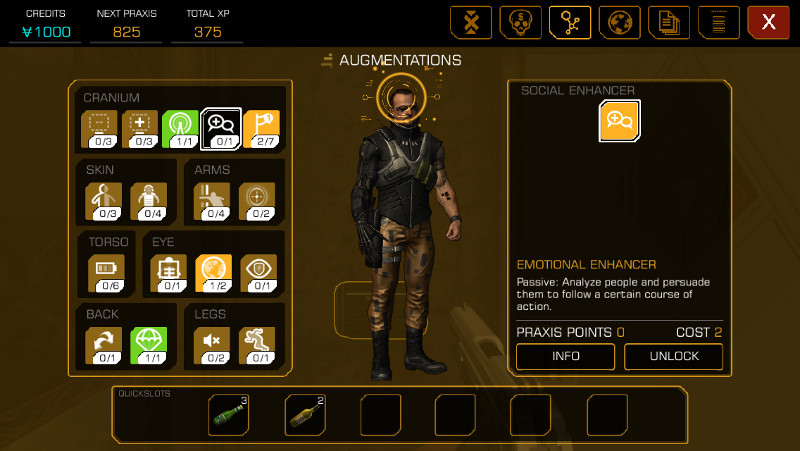Open the stacked documents tab

coord(669,22)
